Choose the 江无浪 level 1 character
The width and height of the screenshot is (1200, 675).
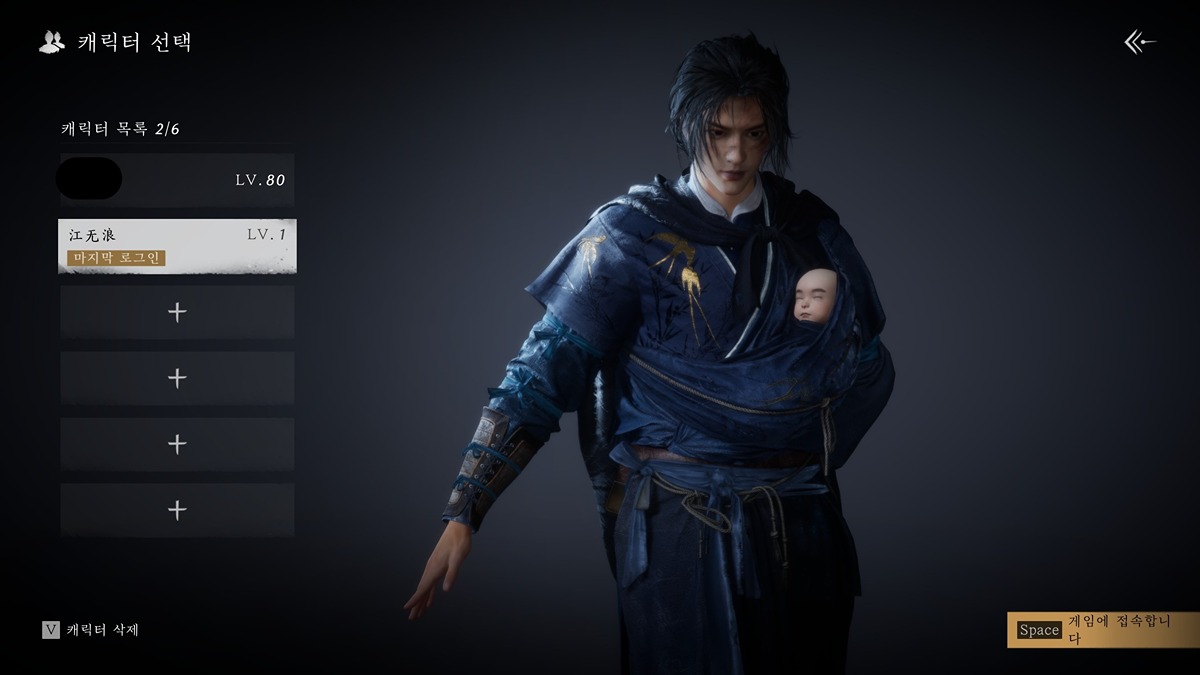pos(177,246)
